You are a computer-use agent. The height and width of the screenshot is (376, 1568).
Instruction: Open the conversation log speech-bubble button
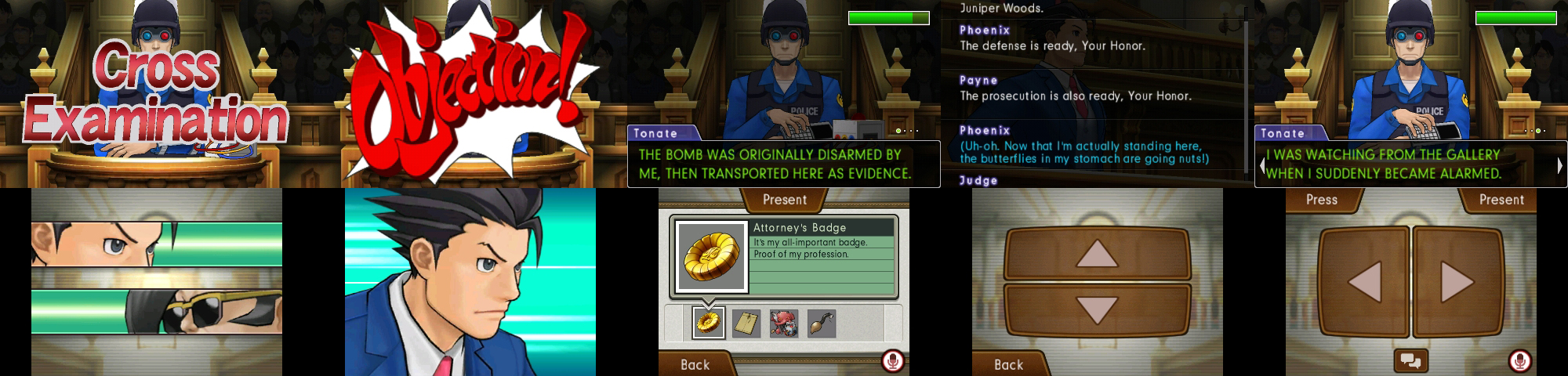1410,361
